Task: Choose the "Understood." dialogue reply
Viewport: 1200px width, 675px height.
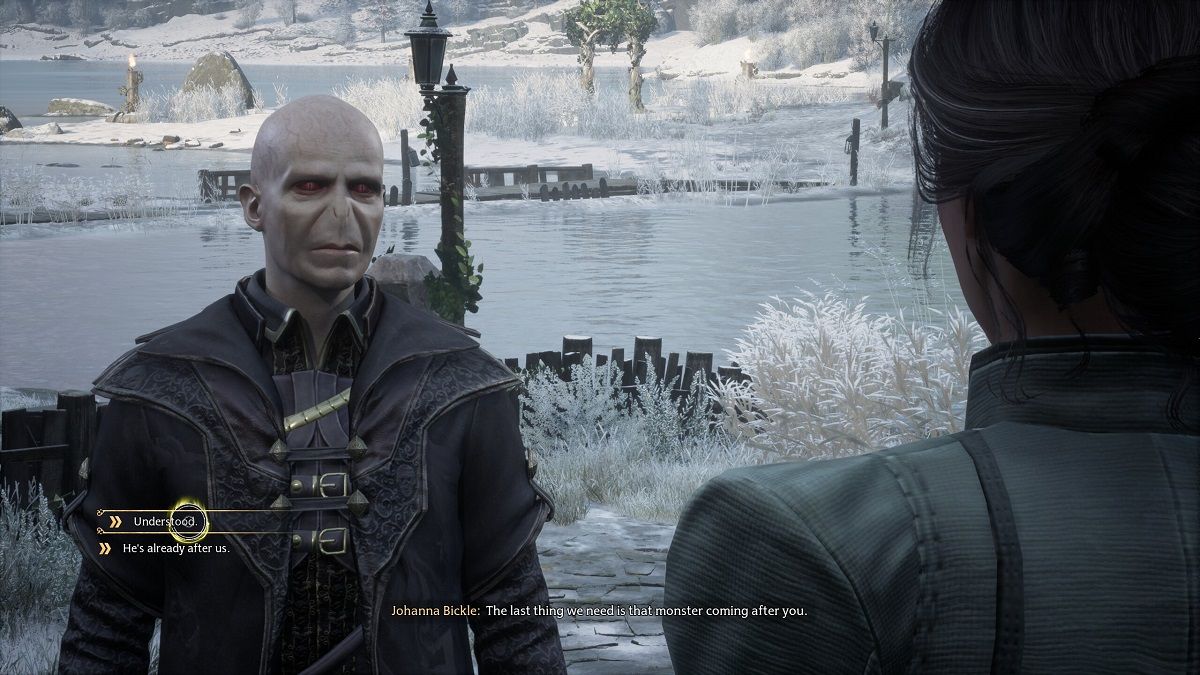Action: coord(166,521)
